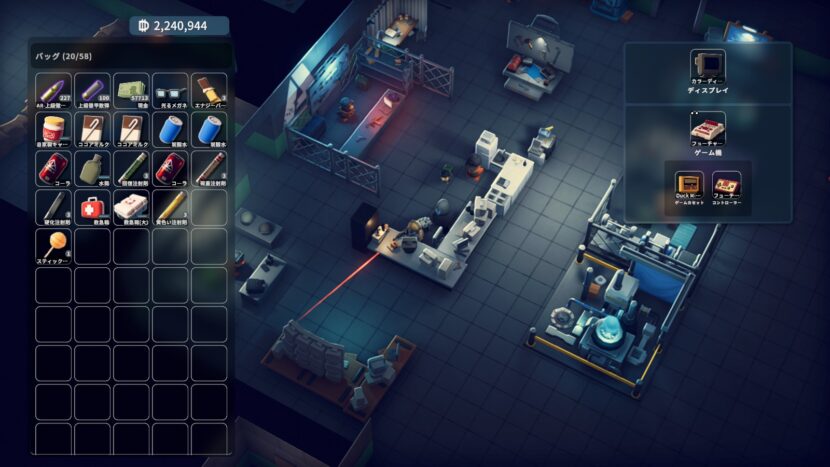830x467 pixels.
Task: Click the cash bundle in the bag
Action: [131, 90]
